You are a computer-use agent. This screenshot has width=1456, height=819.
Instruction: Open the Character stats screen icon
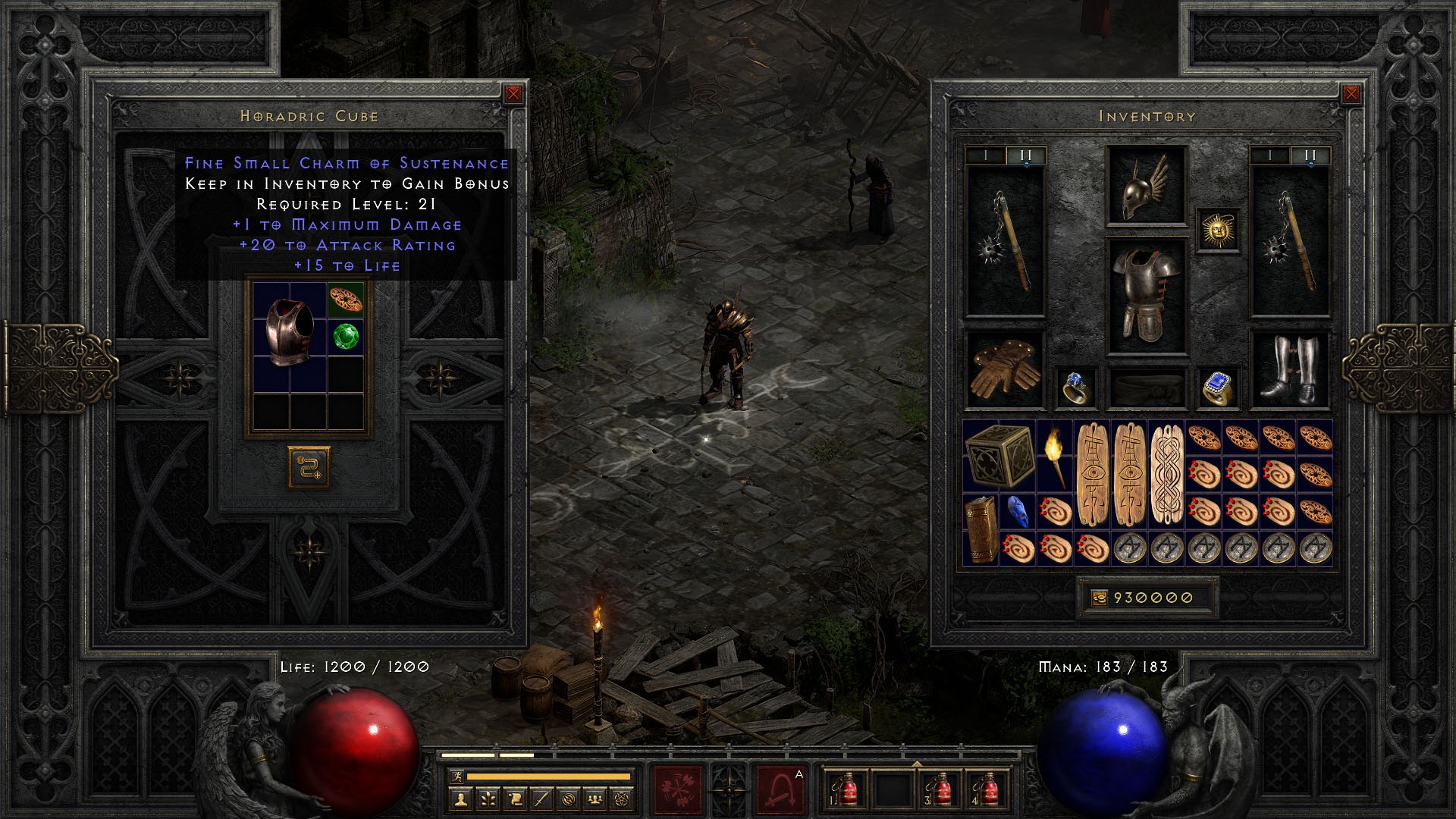[x=460, y=800]
